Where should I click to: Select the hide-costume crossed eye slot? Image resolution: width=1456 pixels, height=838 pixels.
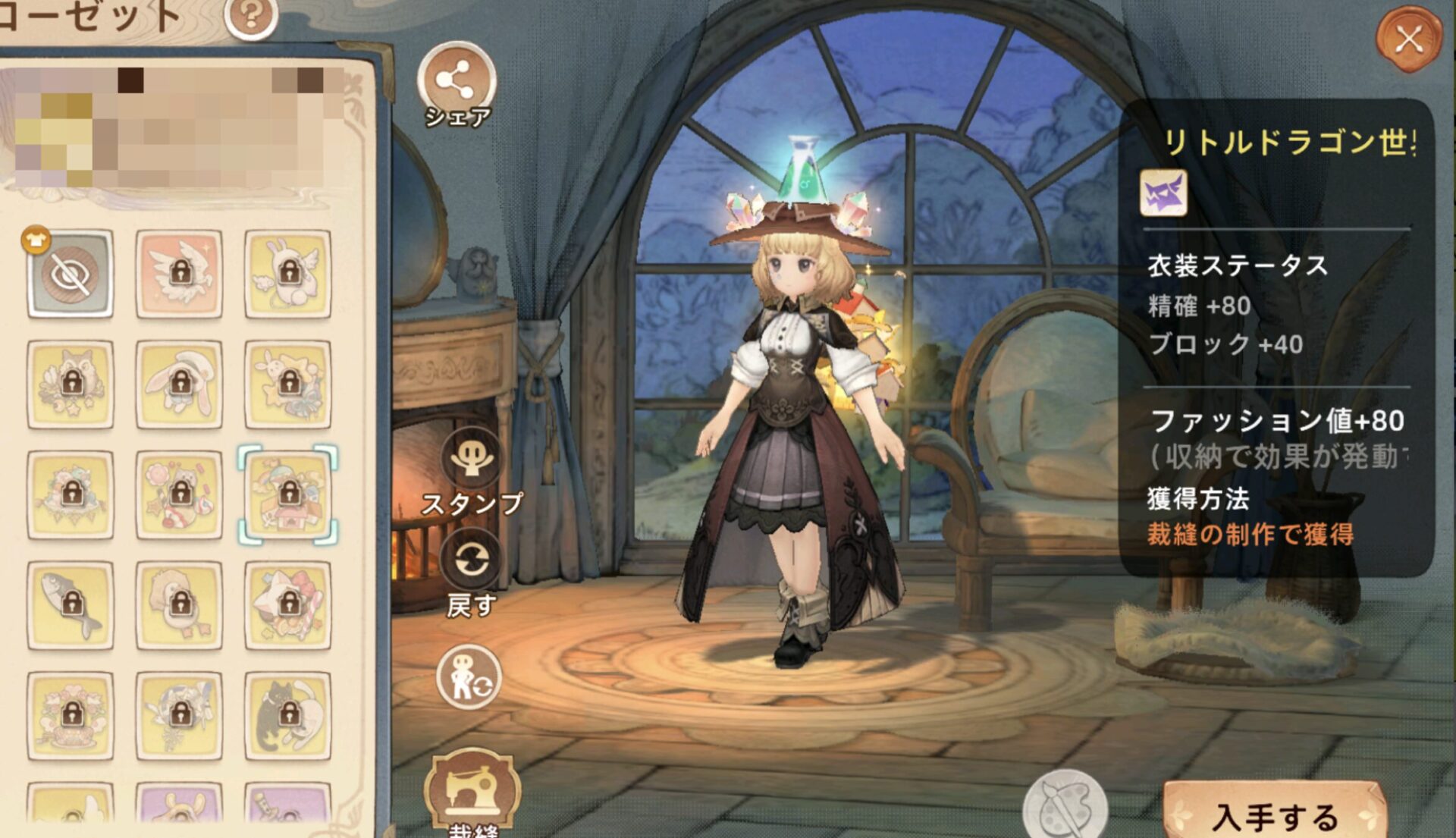71,274
